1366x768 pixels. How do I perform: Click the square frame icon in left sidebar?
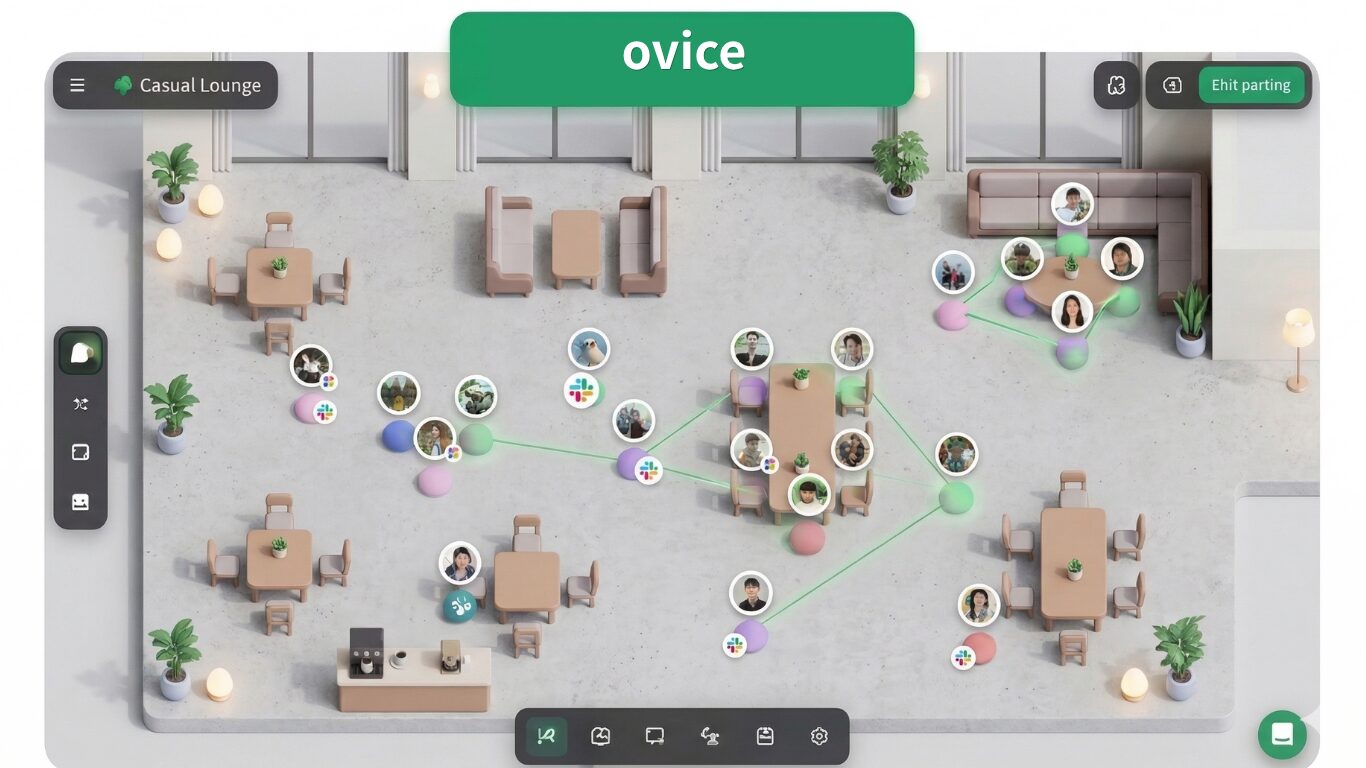(x=81, y=453)
